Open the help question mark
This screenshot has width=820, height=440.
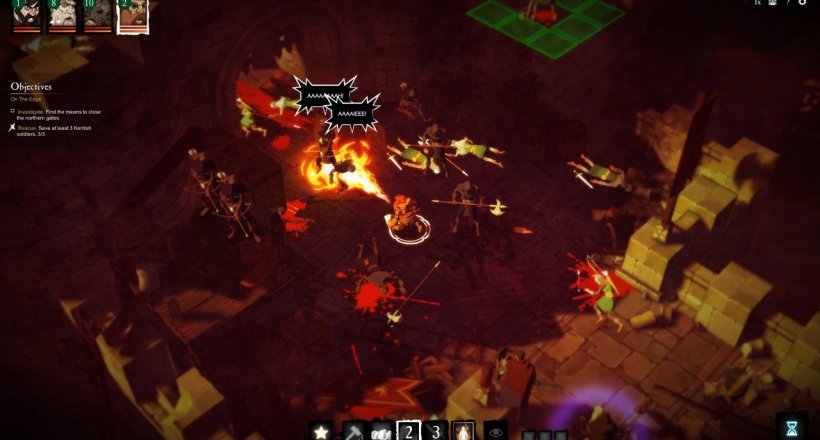click(788, 4)
